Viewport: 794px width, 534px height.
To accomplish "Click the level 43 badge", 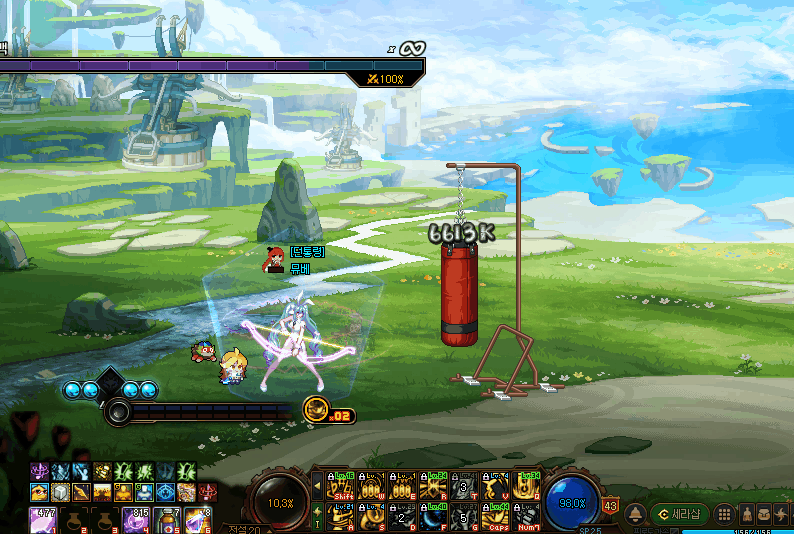I will coord(610,506).
